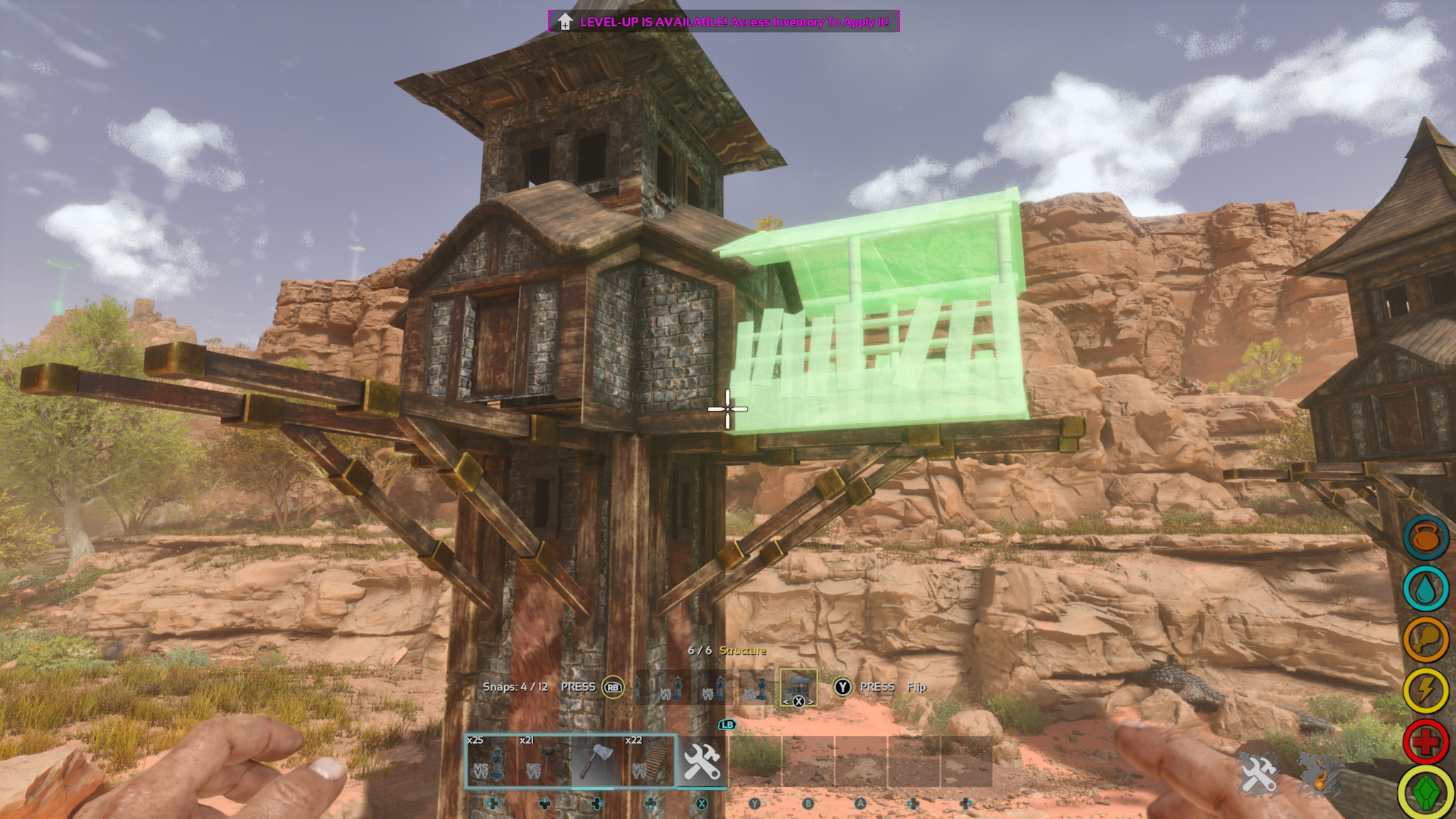
Task: Activate the crossed wrench and hammer hotbar slot
Action: click(702, 761)
